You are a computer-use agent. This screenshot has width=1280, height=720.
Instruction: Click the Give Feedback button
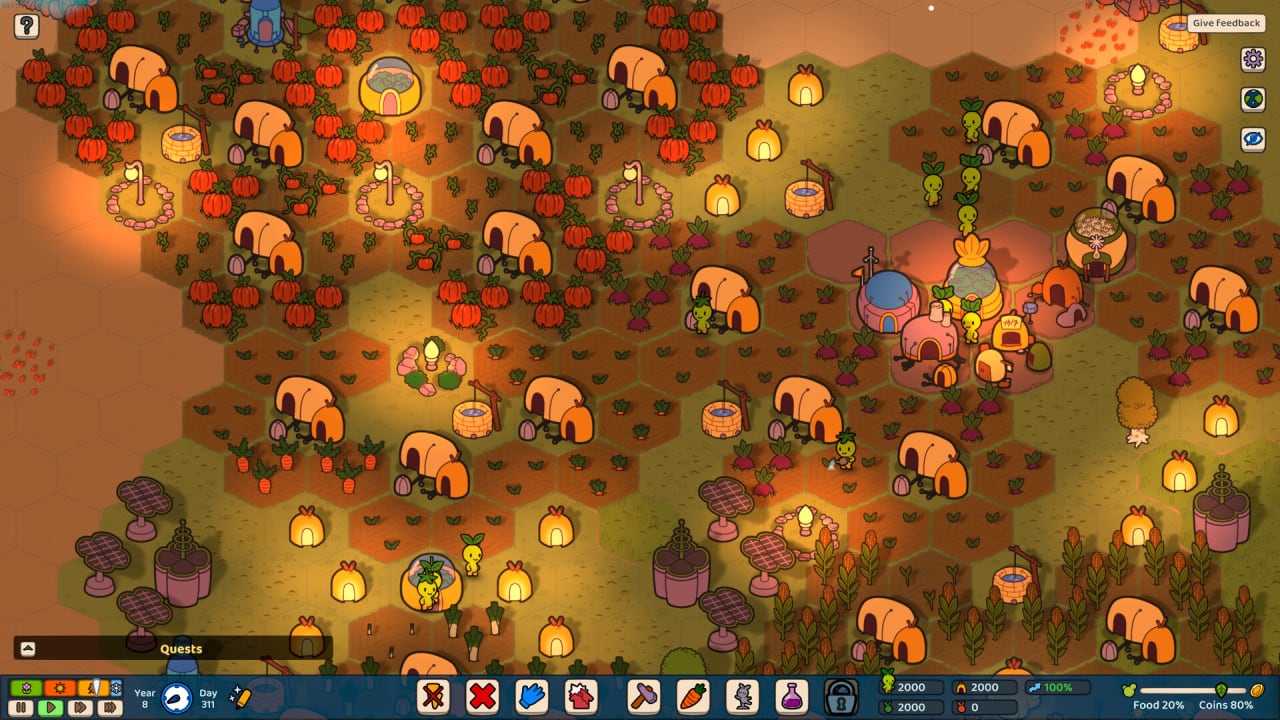1226,23
